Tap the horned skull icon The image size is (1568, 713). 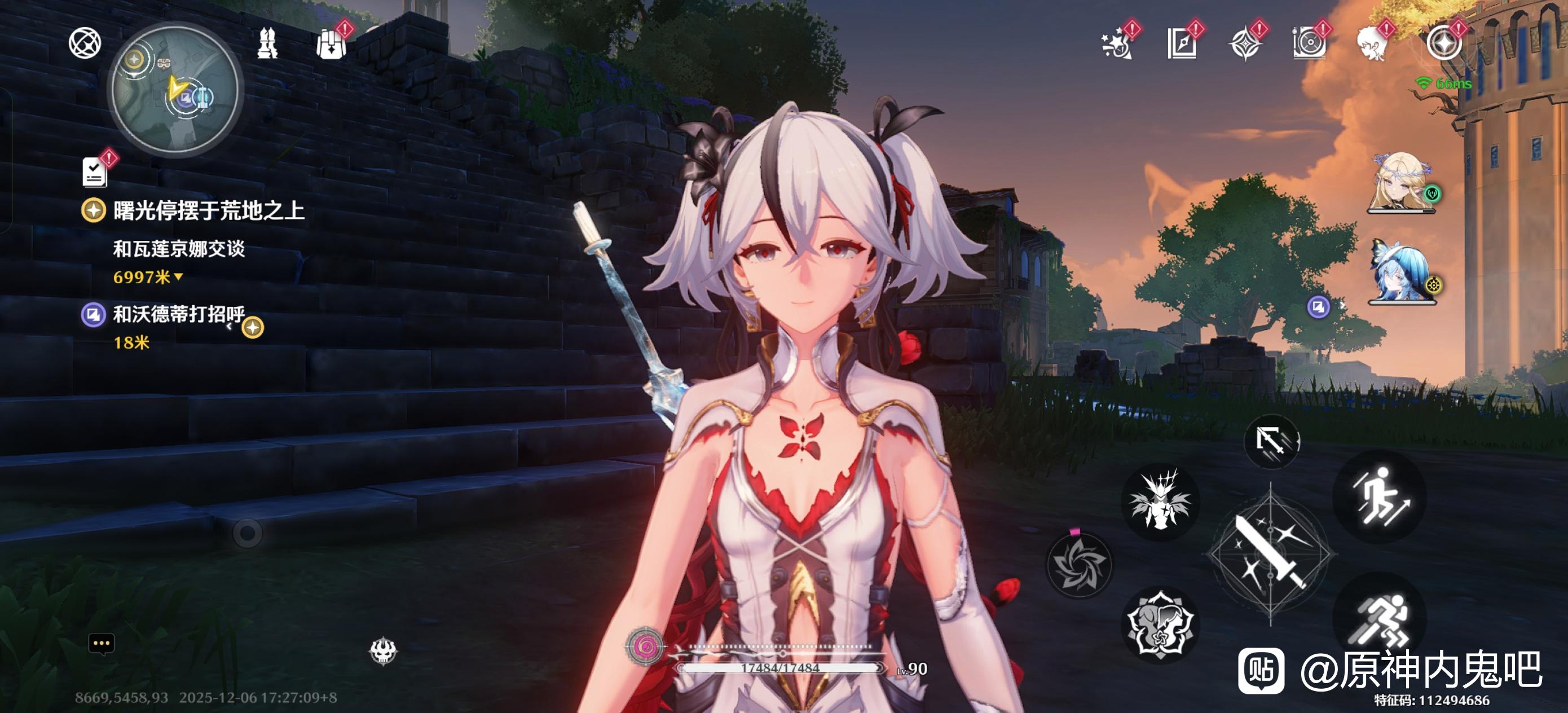point(384,651)
